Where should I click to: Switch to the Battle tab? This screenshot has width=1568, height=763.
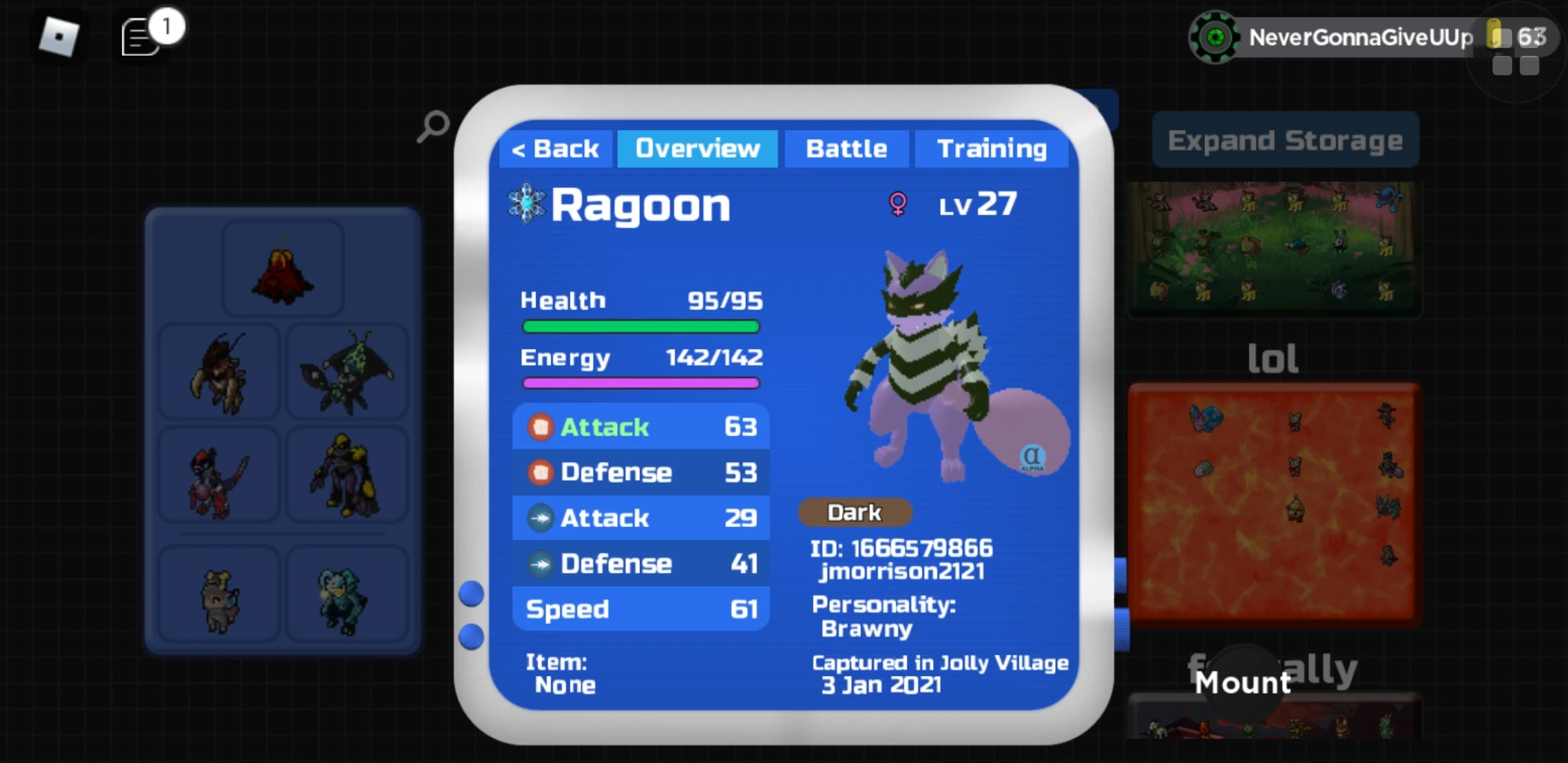click(x=846, y=148)
